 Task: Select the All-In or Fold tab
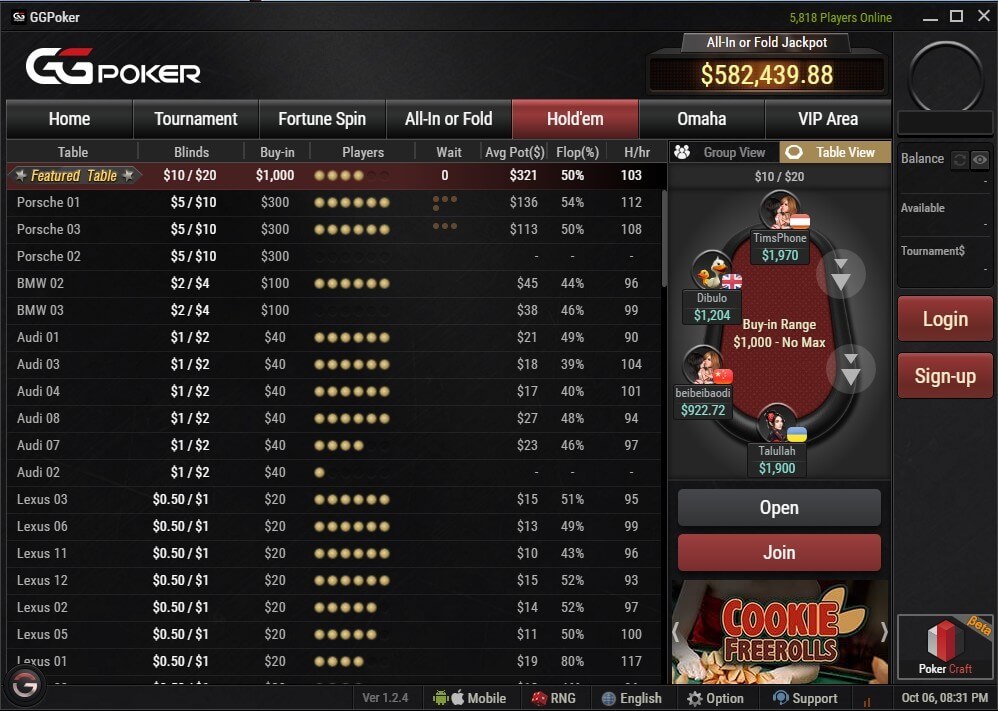[x=448, y=119]
